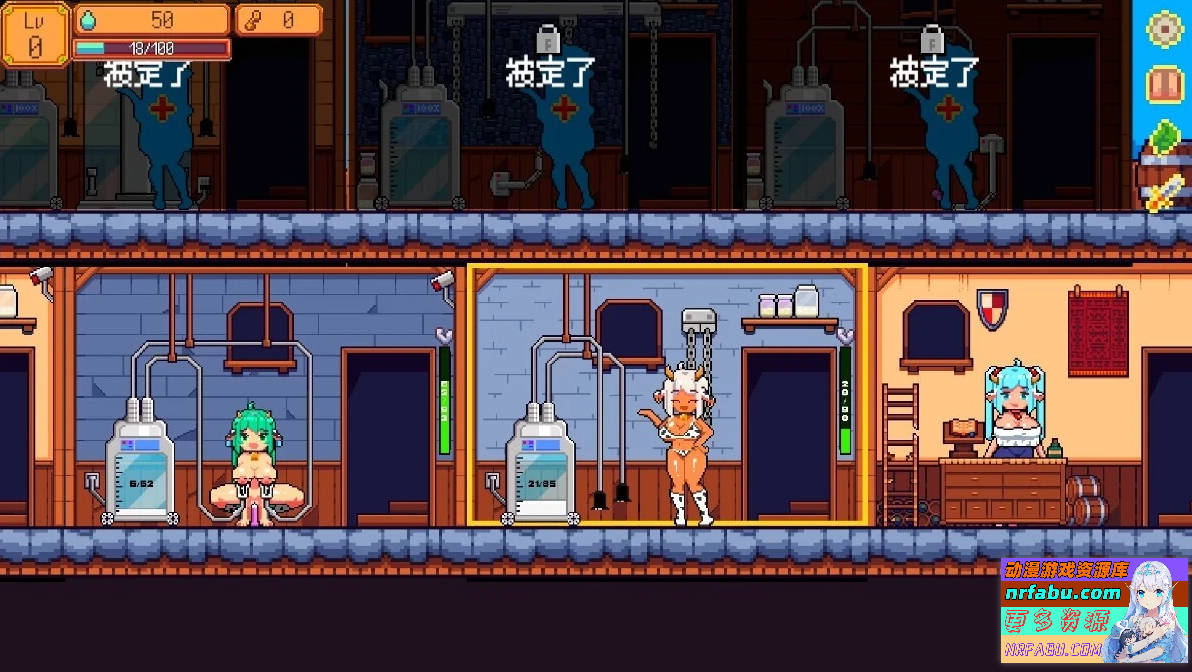Open settings with the gear icon

point(1165,28)
